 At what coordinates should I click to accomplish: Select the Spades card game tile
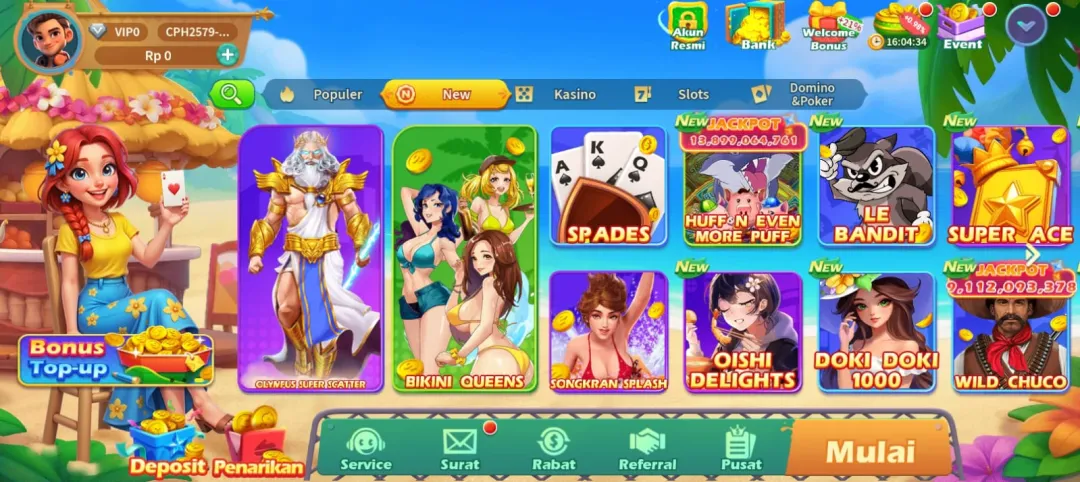coord(608,186)
